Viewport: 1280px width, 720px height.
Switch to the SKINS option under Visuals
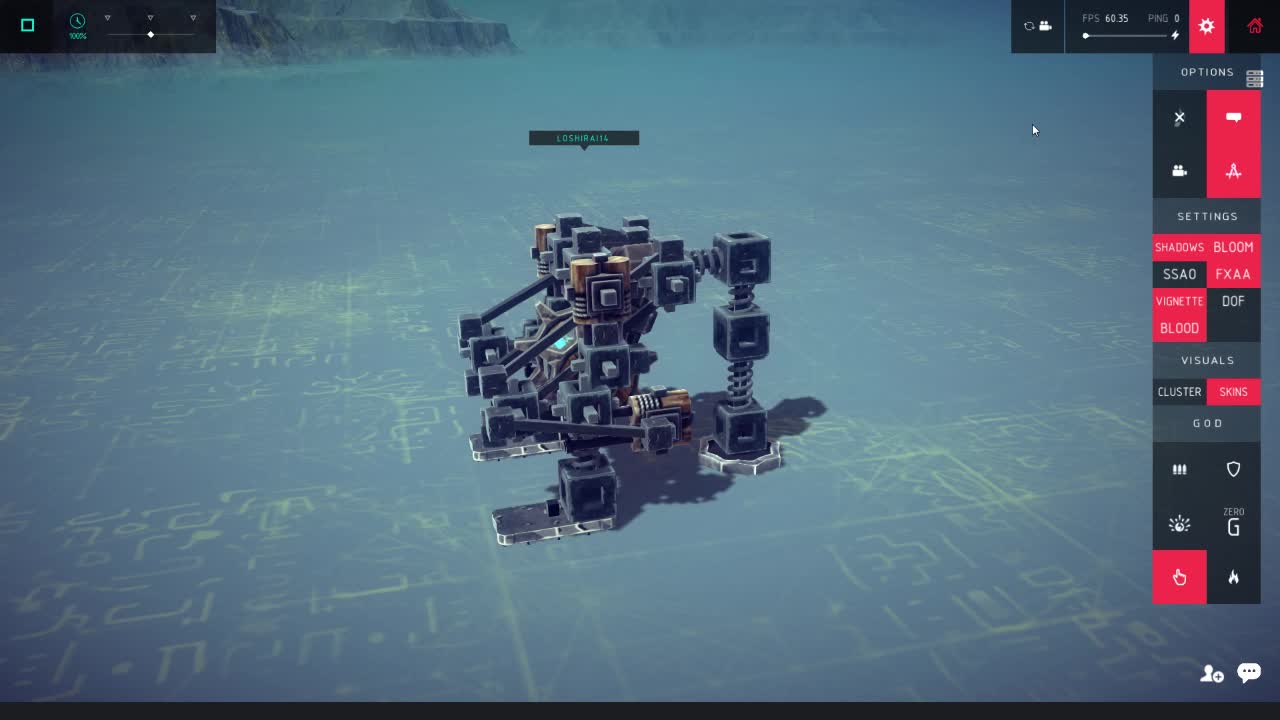(x=1233, y=392)
